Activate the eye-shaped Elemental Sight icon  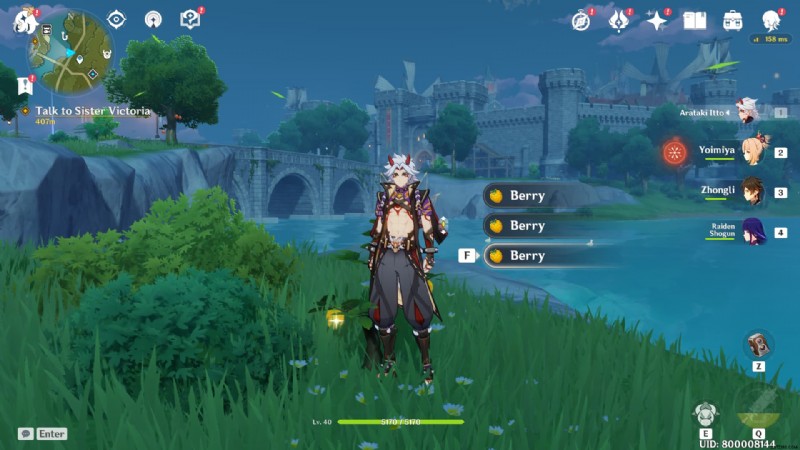[117, 19]
